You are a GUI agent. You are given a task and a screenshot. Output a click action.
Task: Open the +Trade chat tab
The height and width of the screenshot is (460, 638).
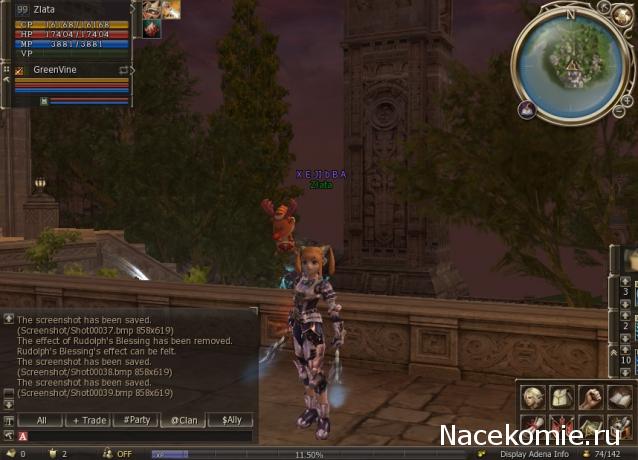point(88,420)
